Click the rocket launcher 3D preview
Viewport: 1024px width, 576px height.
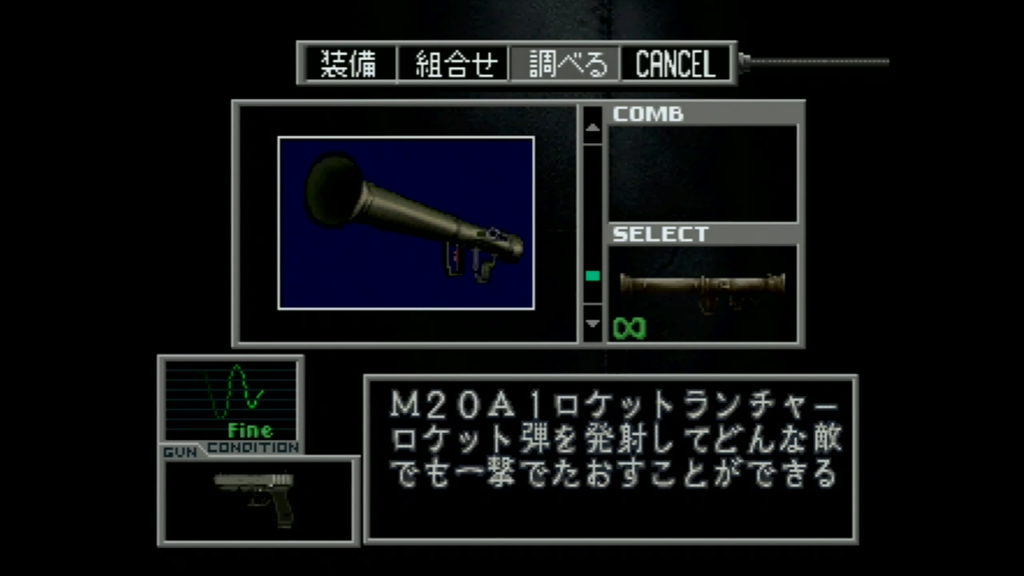pyautogui.click(x=406, y=223)
